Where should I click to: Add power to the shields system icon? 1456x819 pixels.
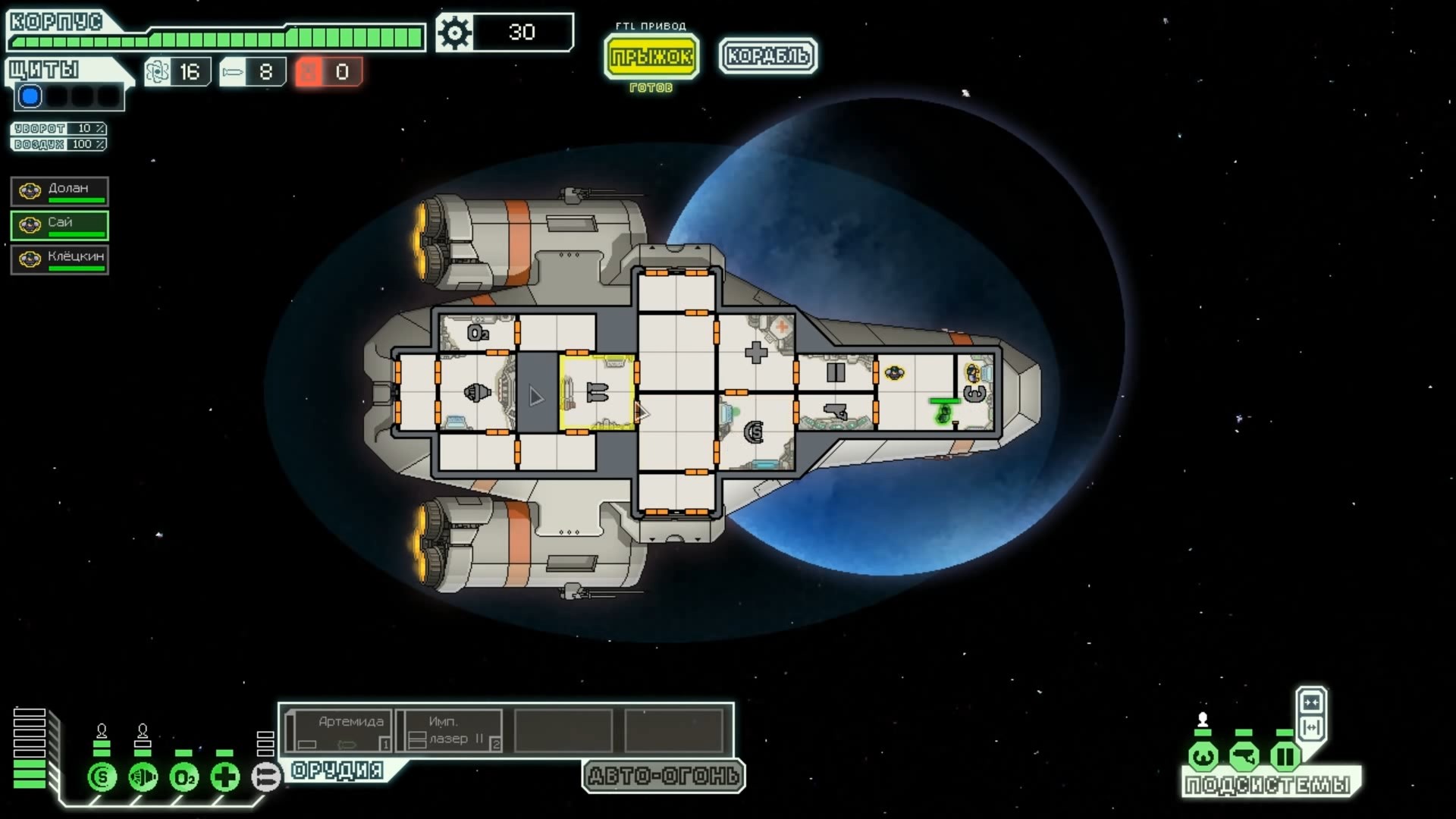coord(102,777)
